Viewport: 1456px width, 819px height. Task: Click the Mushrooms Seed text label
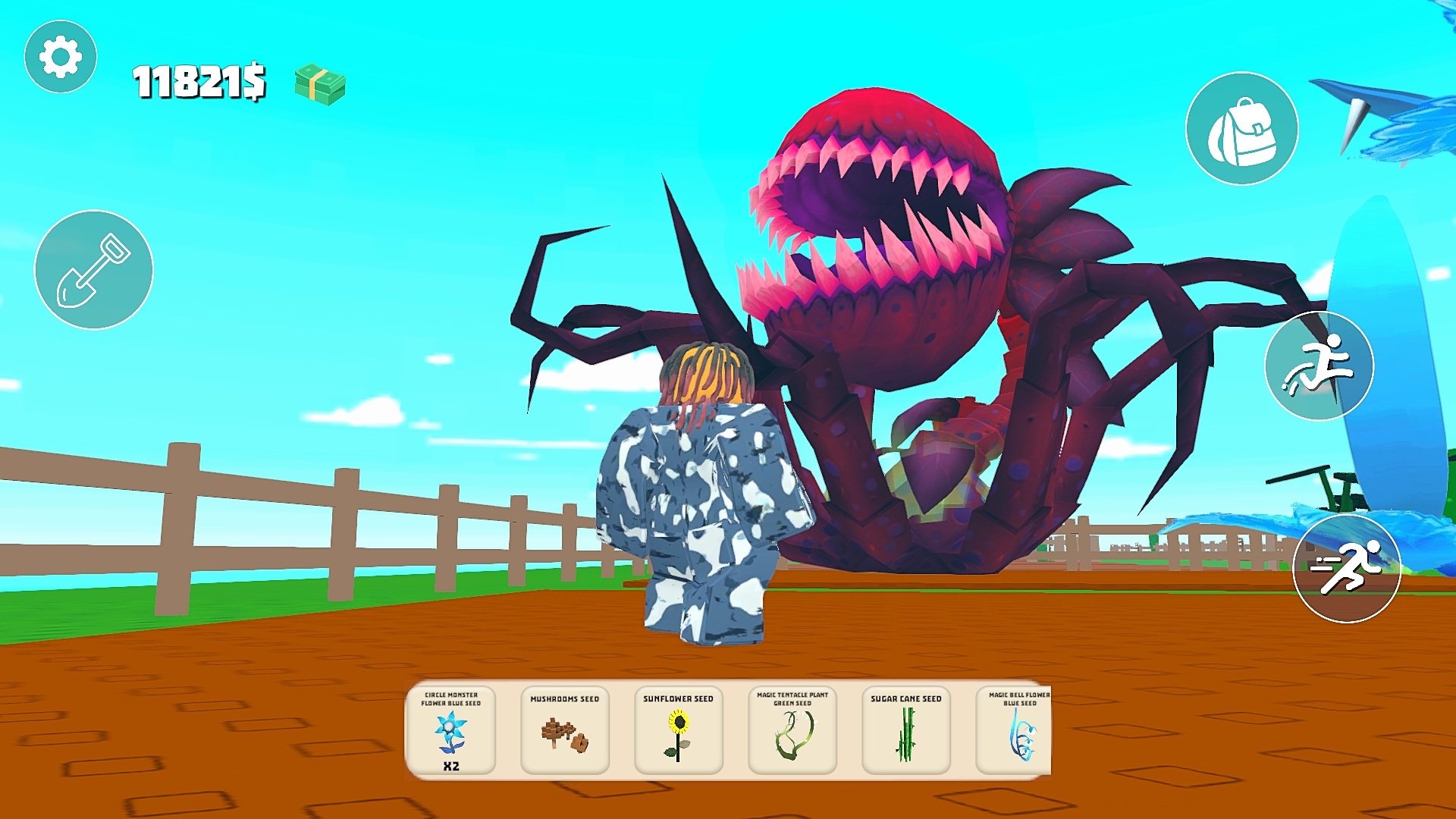(564, 699)
